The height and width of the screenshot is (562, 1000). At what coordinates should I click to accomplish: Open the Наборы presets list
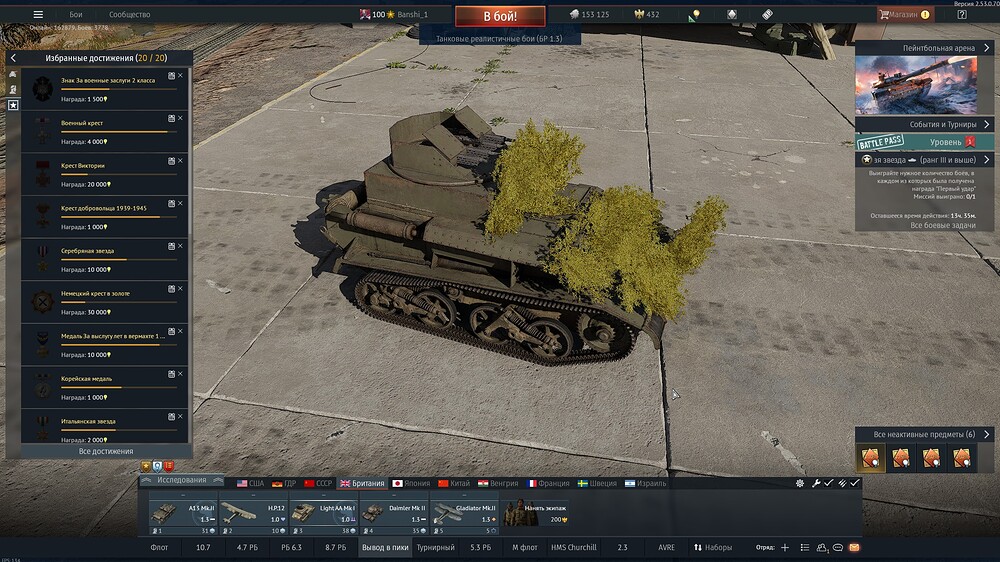pyautogui.click(x=714, y=548)
